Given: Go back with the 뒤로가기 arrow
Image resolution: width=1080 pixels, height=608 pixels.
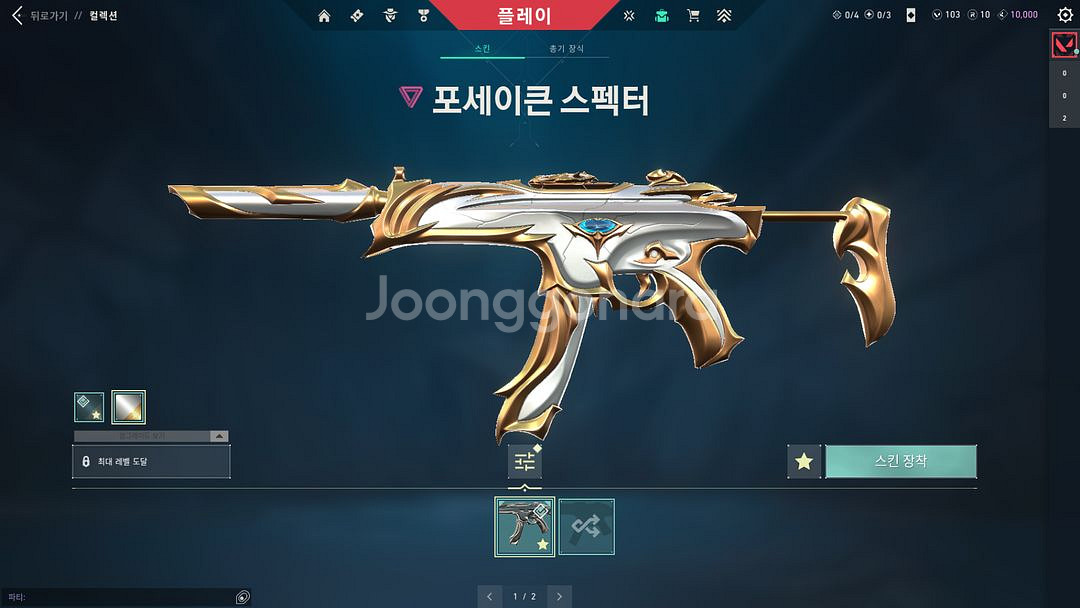Looking at the screenshot, I should [x=16, y=15].
